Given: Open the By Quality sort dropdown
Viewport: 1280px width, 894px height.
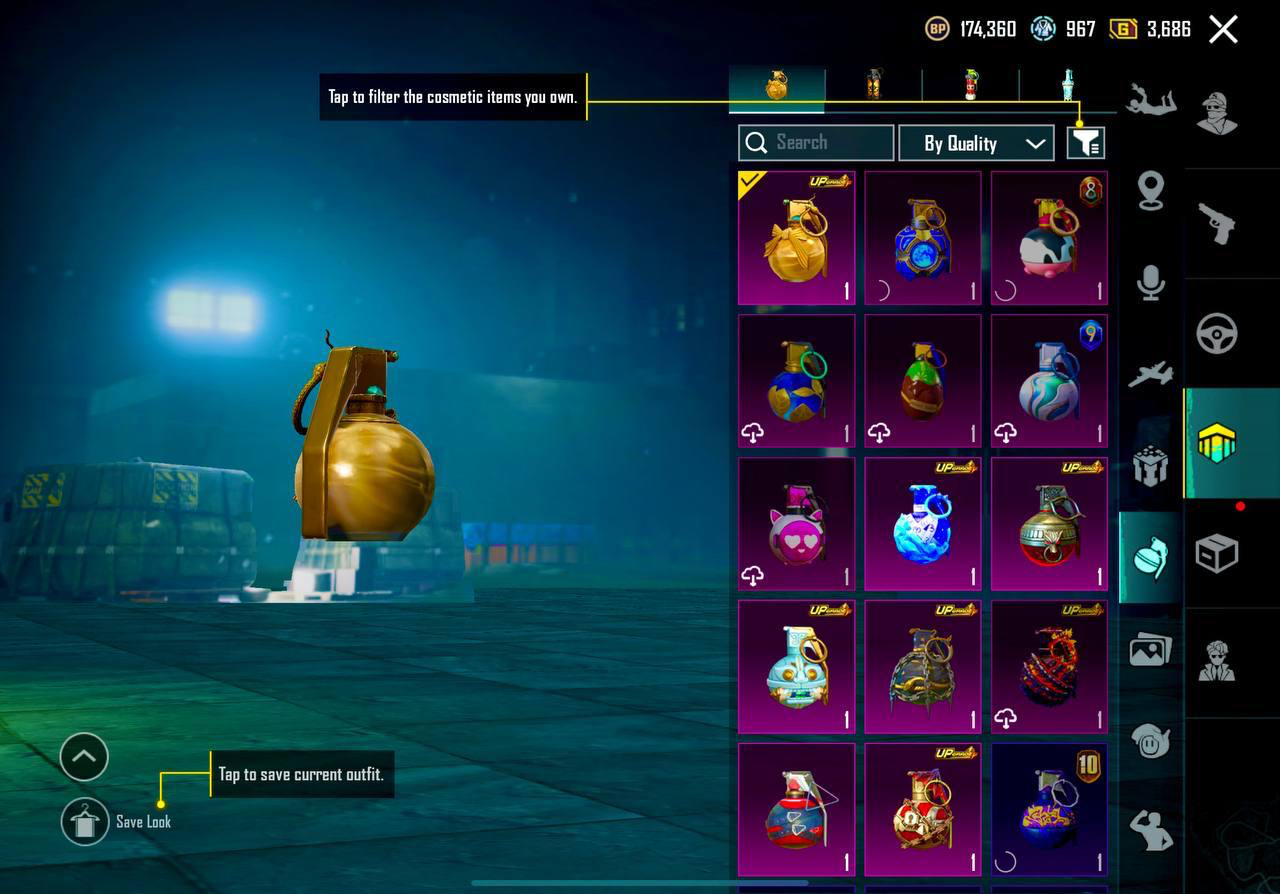Looking at the screenshot, I should pos(976,143).
